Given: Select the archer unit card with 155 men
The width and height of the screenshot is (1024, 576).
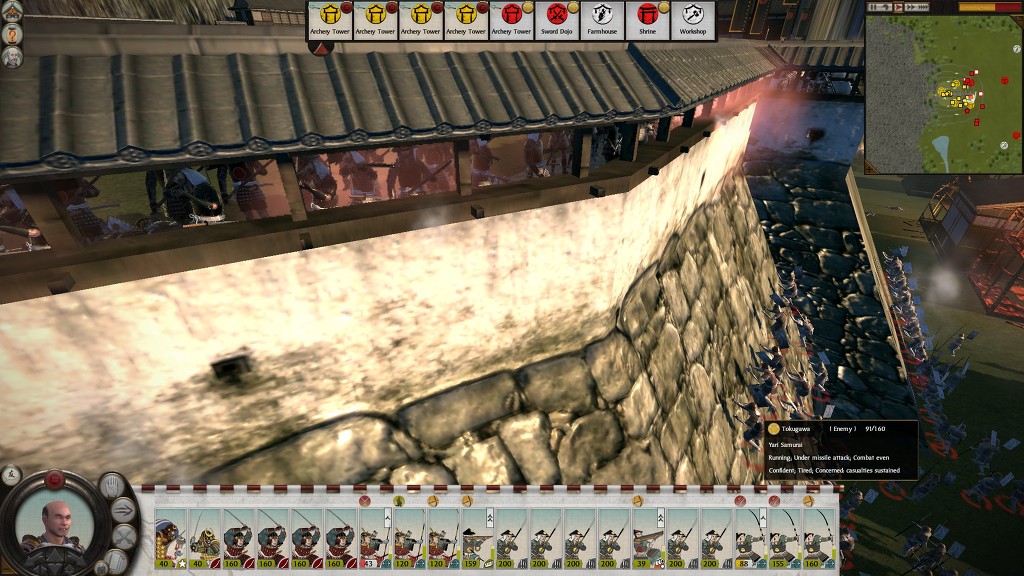Looking at the screenshot, I should pos(783,538).
